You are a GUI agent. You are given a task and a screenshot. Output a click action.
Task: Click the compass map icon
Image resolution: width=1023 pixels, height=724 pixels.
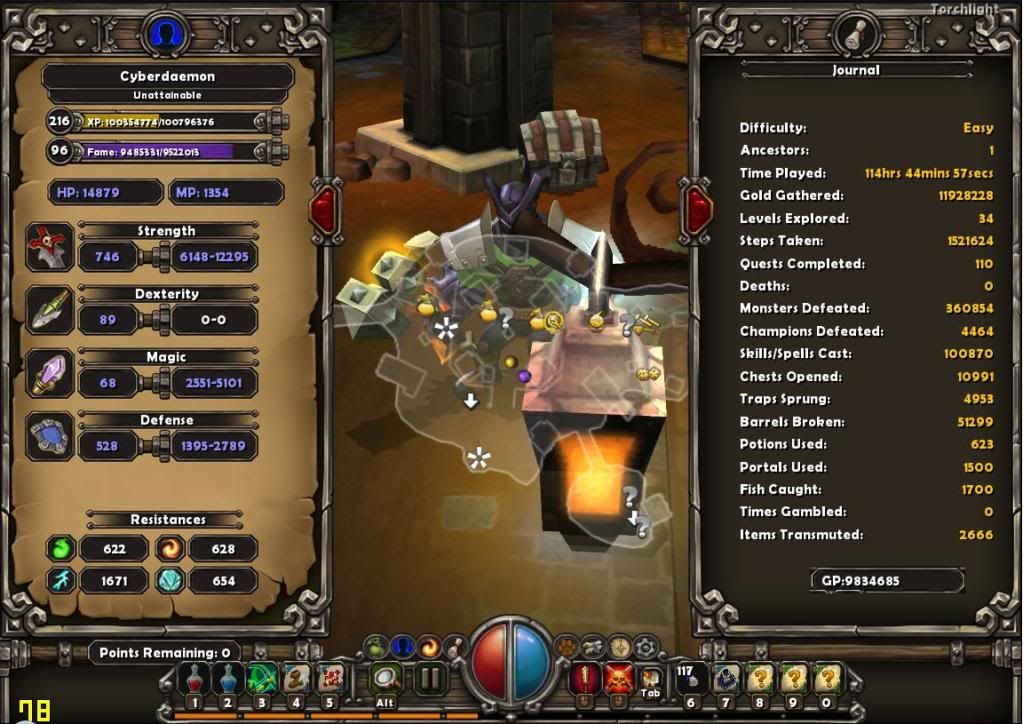point(620,646)
